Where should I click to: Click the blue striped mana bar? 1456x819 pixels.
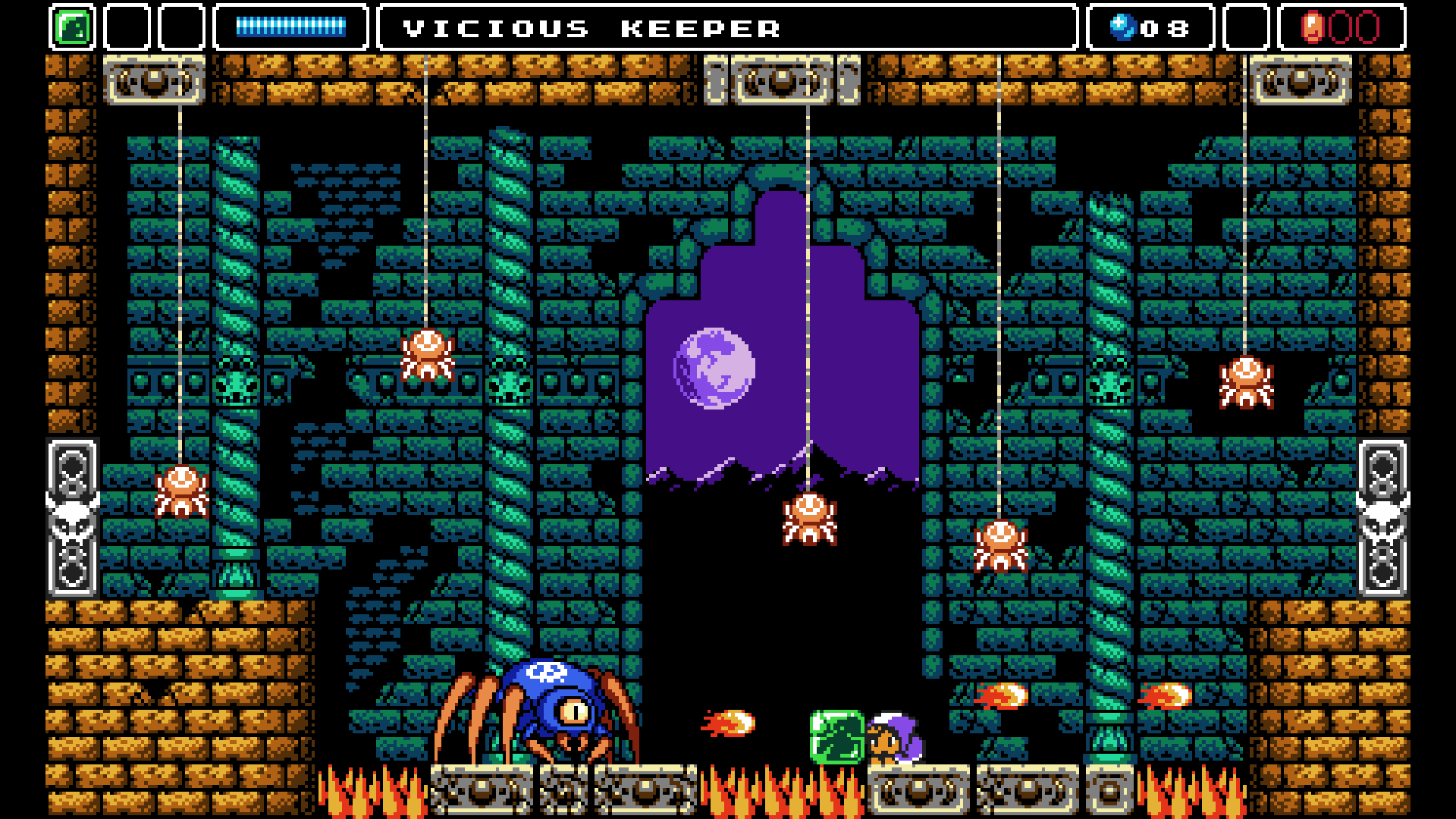pyautogui.click(x=290, y=25)
